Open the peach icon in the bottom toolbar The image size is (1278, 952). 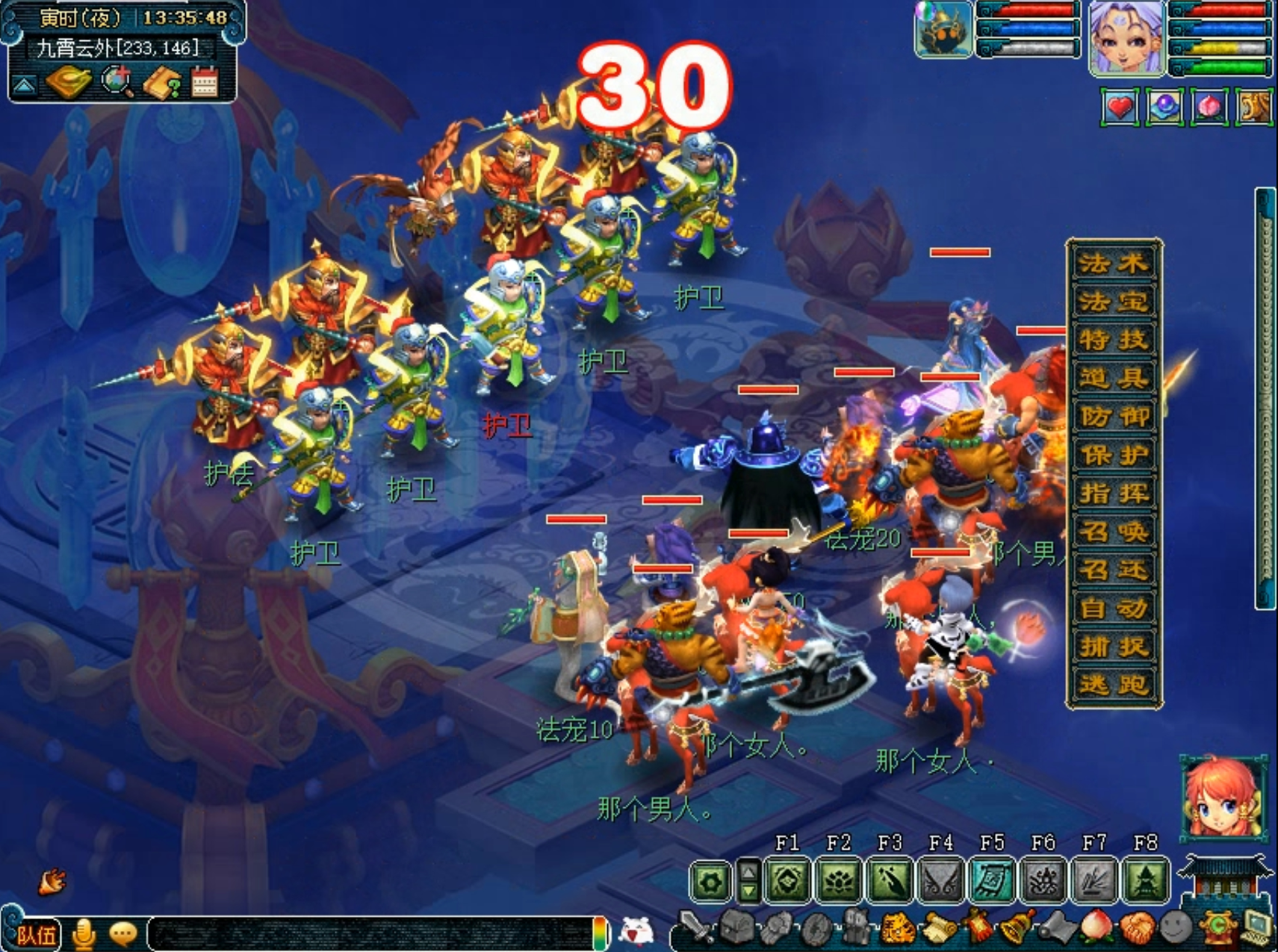click(1098, 929)
